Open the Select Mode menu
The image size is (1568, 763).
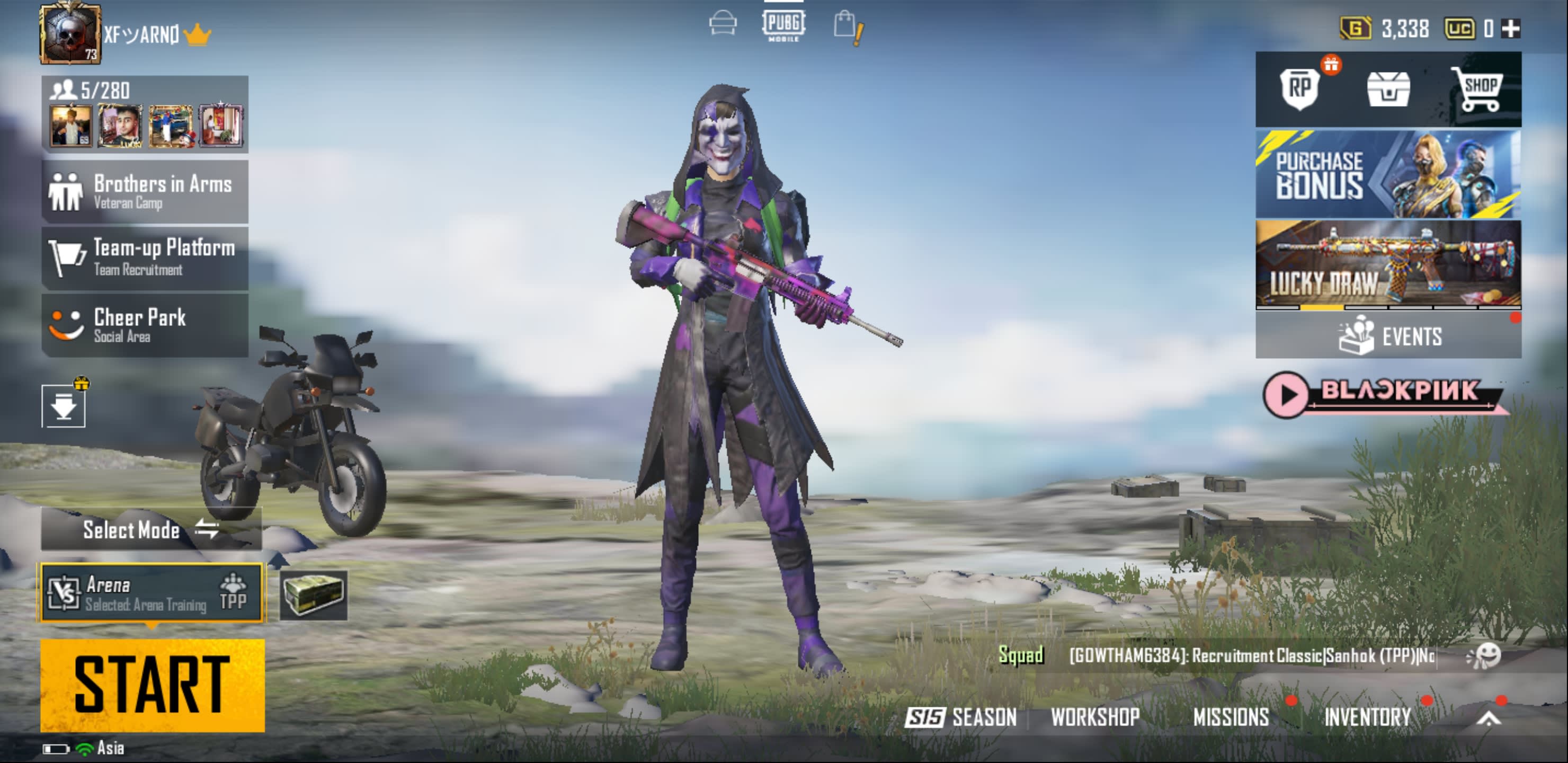pyautogui.click(x=151, y=530)
